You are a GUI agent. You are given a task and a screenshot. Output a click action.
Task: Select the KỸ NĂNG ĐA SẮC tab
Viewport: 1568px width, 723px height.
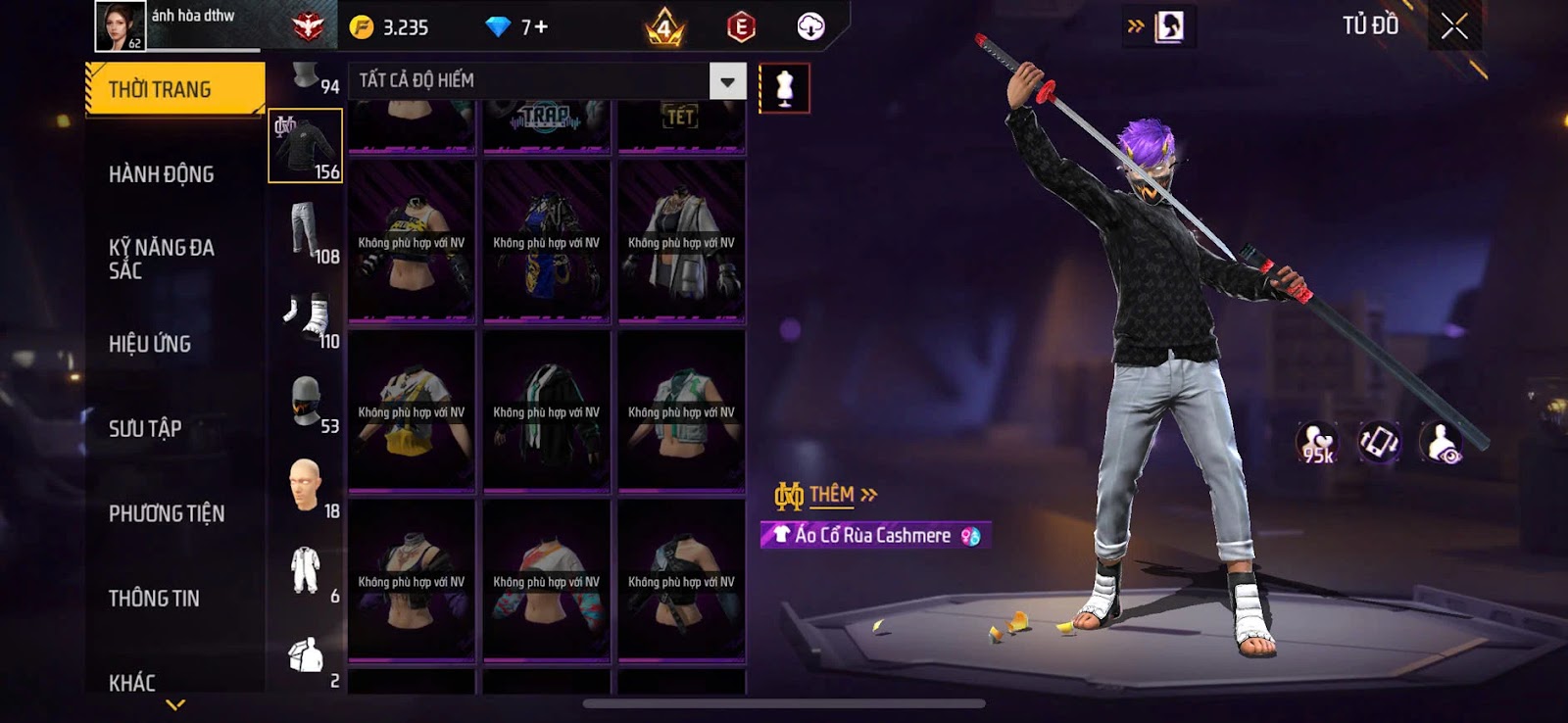point(162,259)
